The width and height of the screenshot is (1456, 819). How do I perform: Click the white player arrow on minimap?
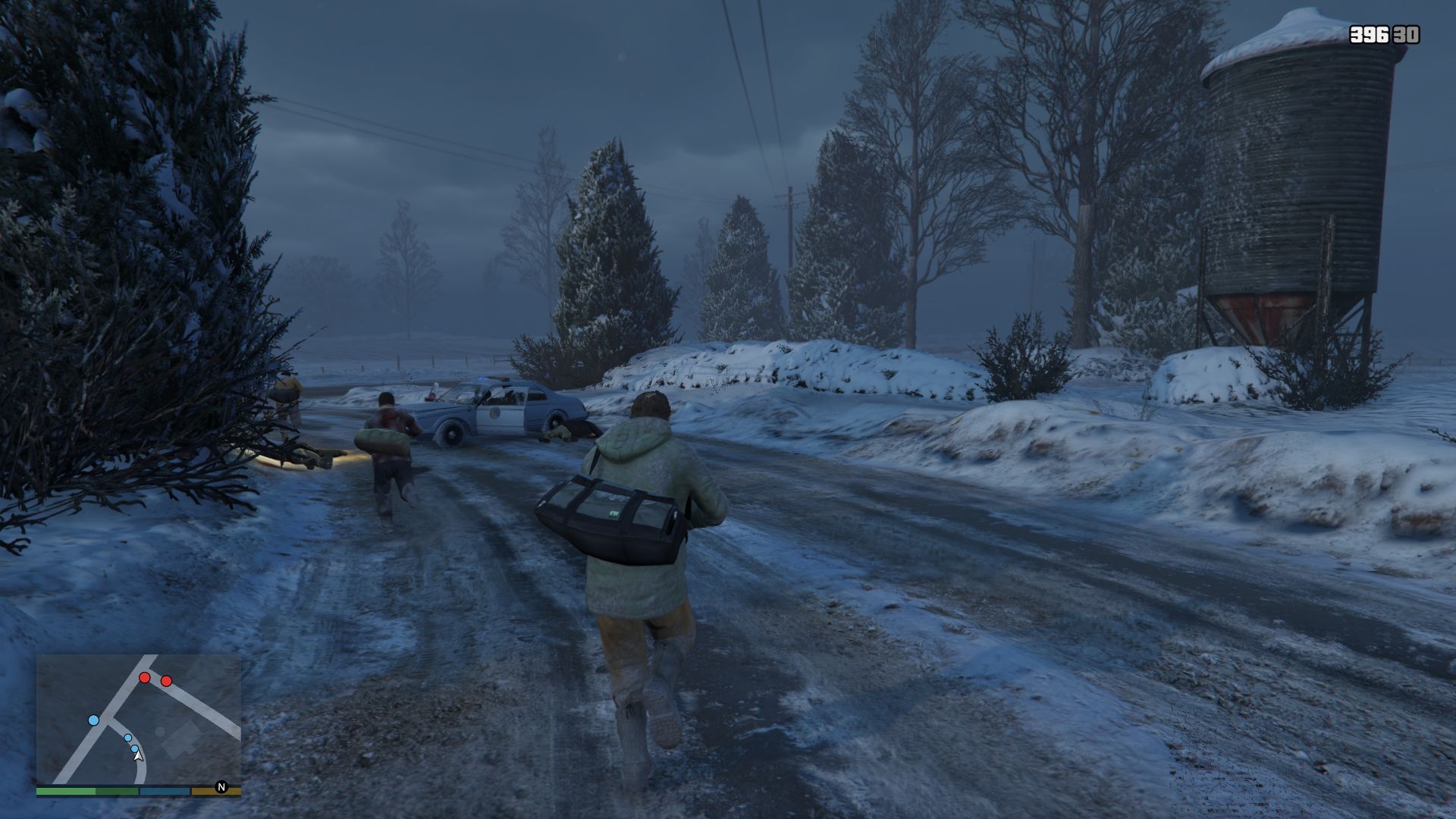click(x=138, y=756)
